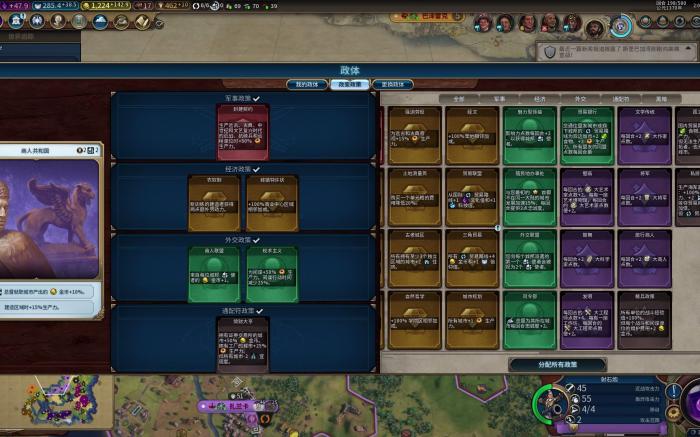Click the 分配所有政策 button

(x=557, y=365)
